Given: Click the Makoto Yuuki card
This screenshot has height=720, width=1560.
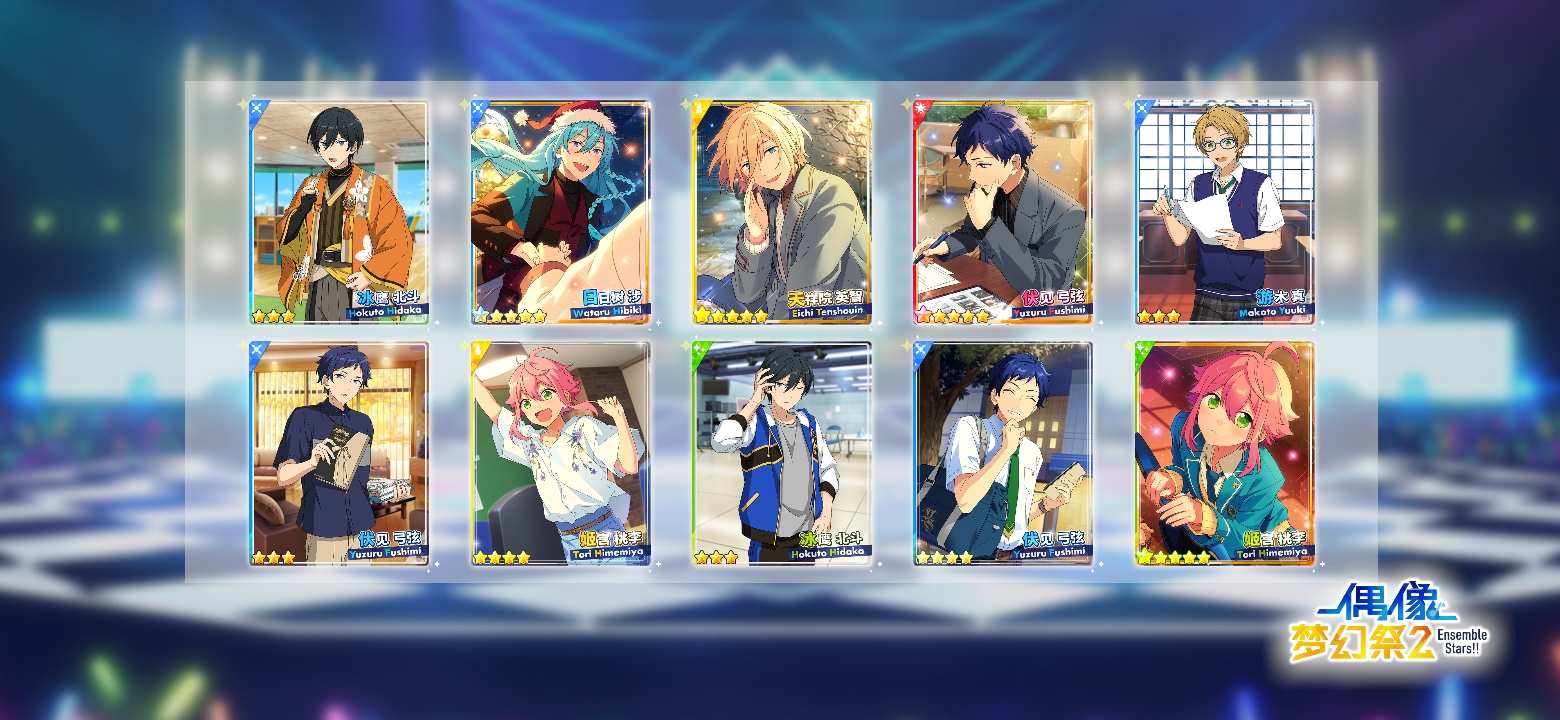Looking at the screenshot, I should click(1225, 212).
